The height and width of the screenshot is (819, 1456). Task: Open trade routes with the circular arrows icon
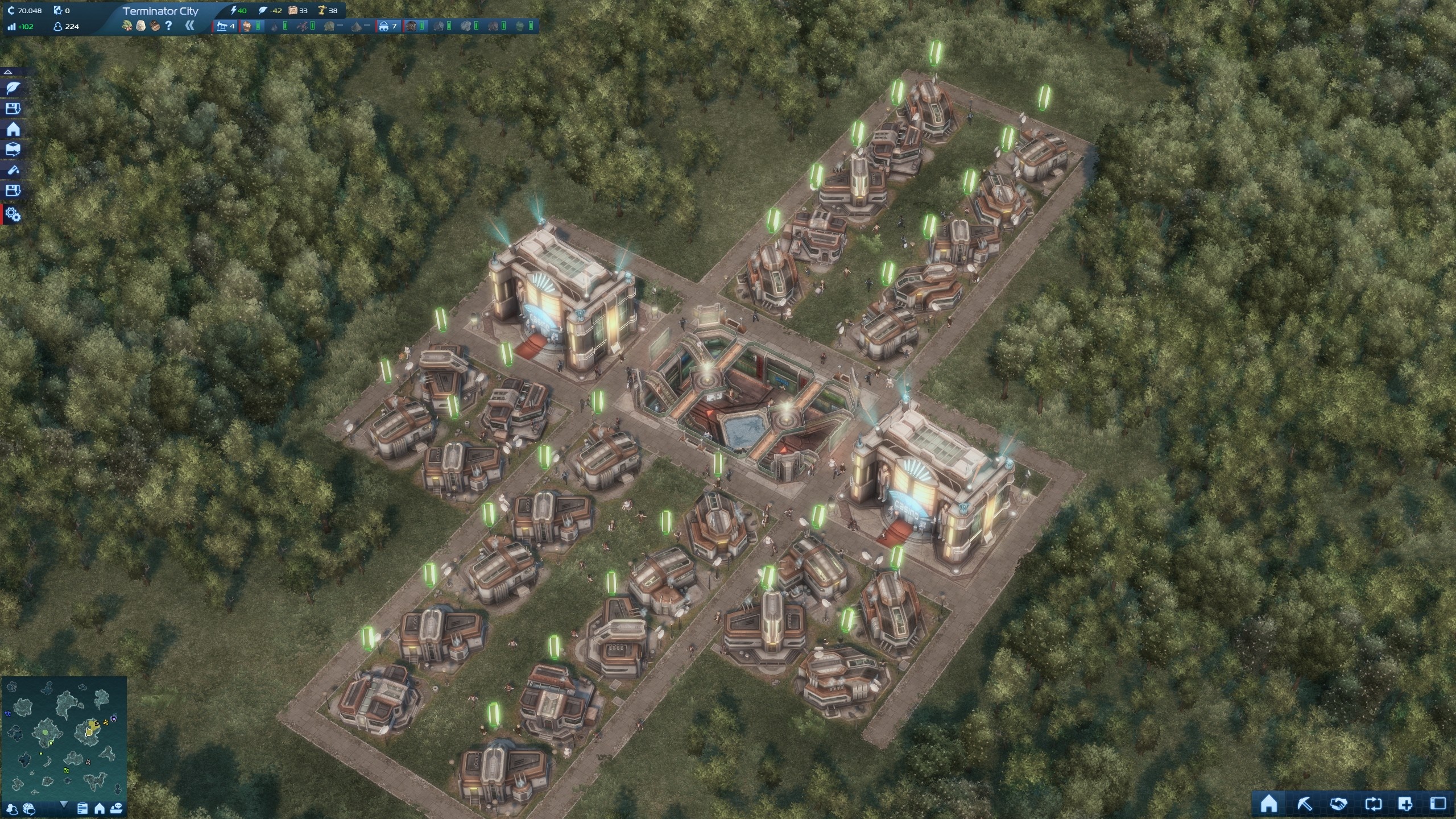(x=1374, y=803)
